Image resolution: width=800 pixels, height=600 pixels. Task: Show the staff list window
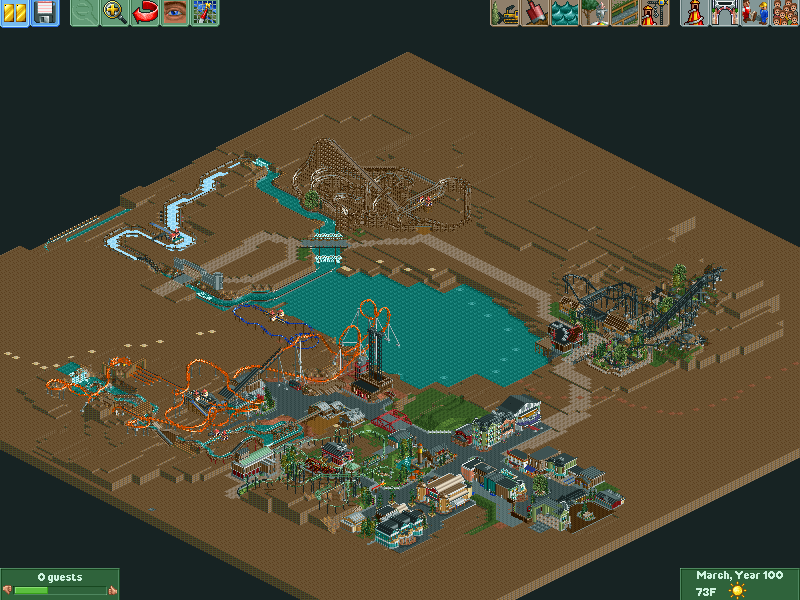pos(754,13)
